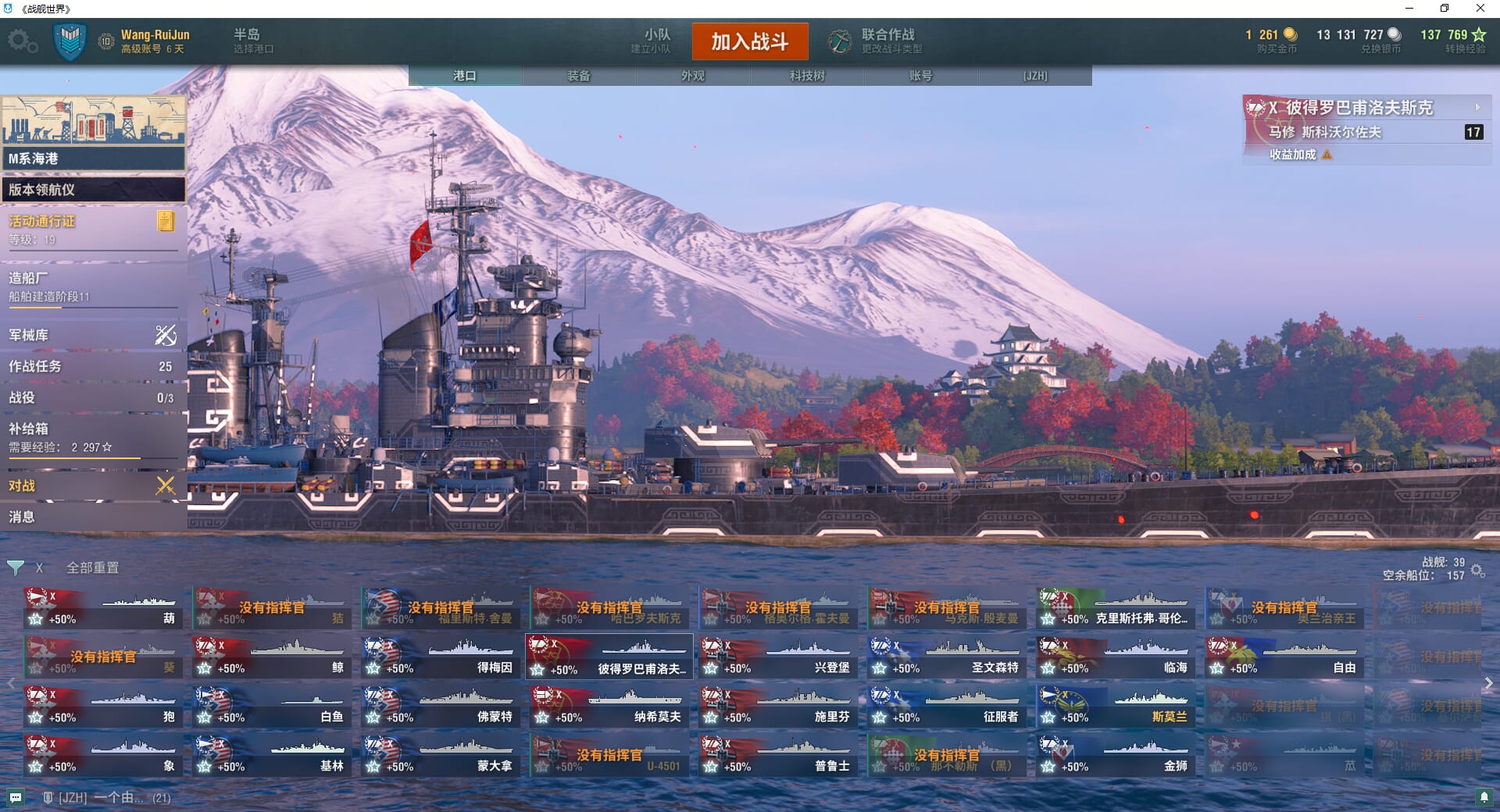
Task: Reset all filters with 全部重置
Action: (93, 568)
